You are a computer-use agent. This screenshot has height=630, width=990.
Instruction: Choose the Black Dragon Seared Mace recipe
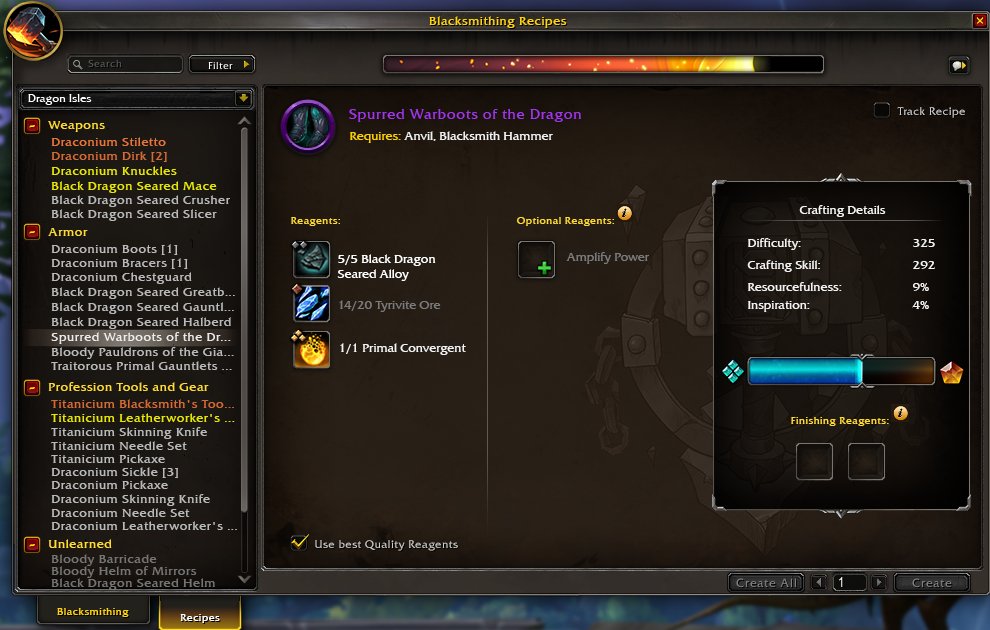point(133,186)
